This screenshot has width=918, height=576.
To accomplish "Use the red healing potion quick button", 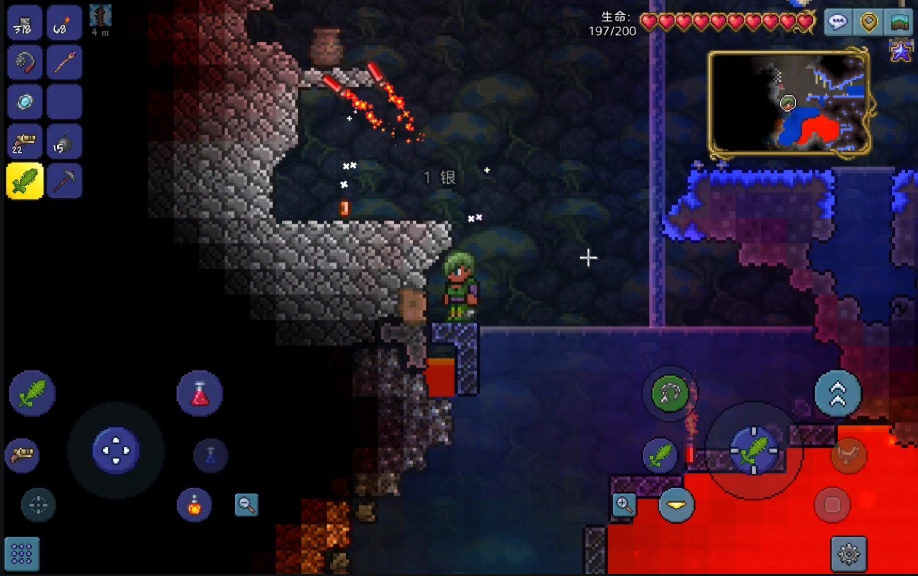I will pyautogui.click(x=199, y=393).
